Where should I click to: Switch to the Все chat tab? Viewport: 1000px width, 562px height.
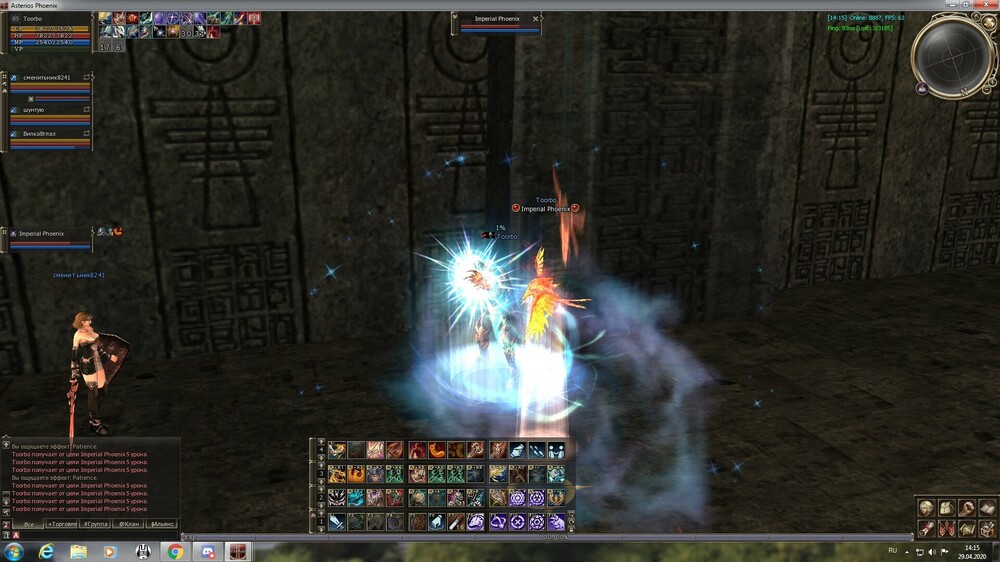[x=29, y=524]
